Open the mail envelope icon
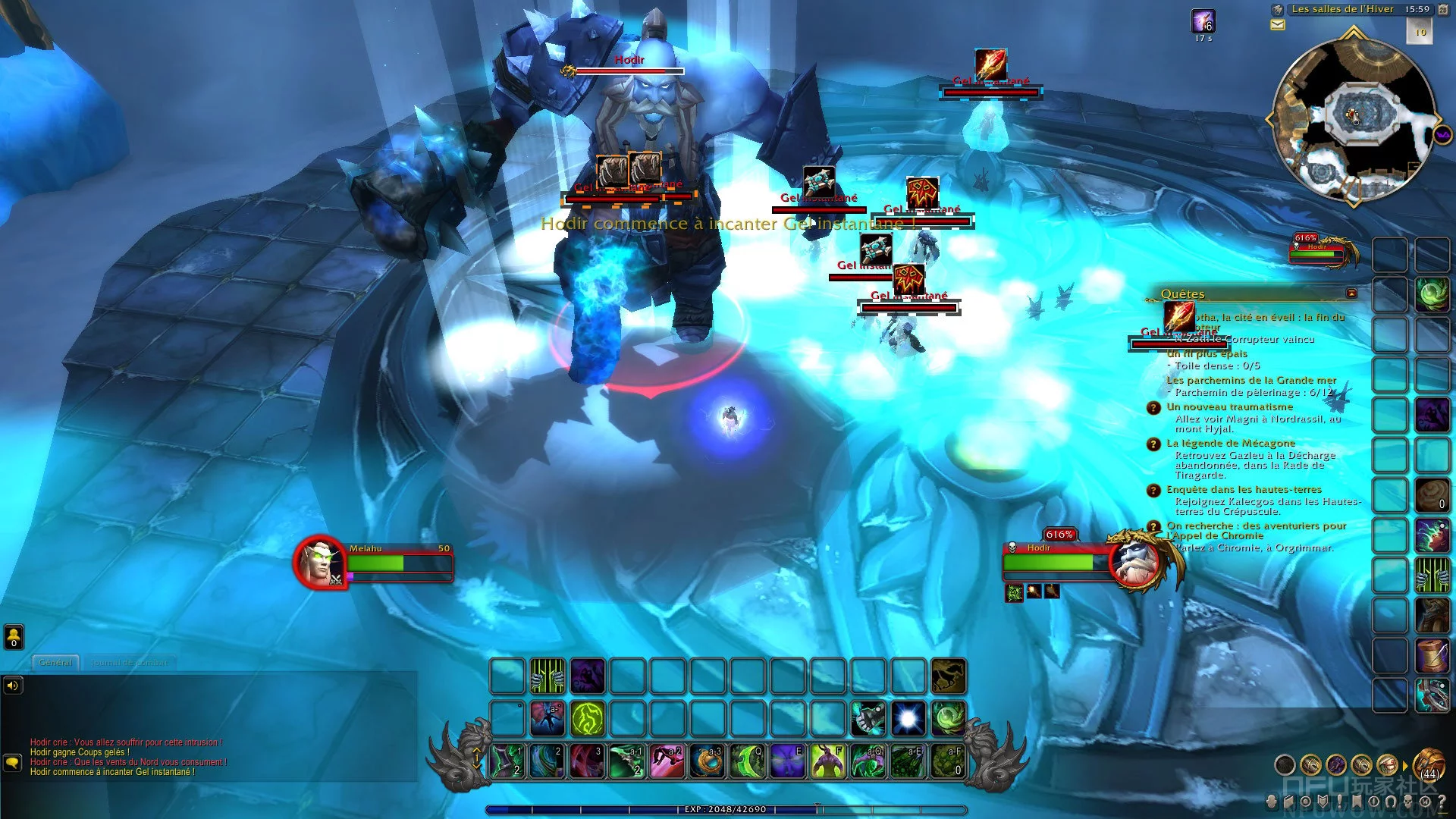 coord(1278,25)
